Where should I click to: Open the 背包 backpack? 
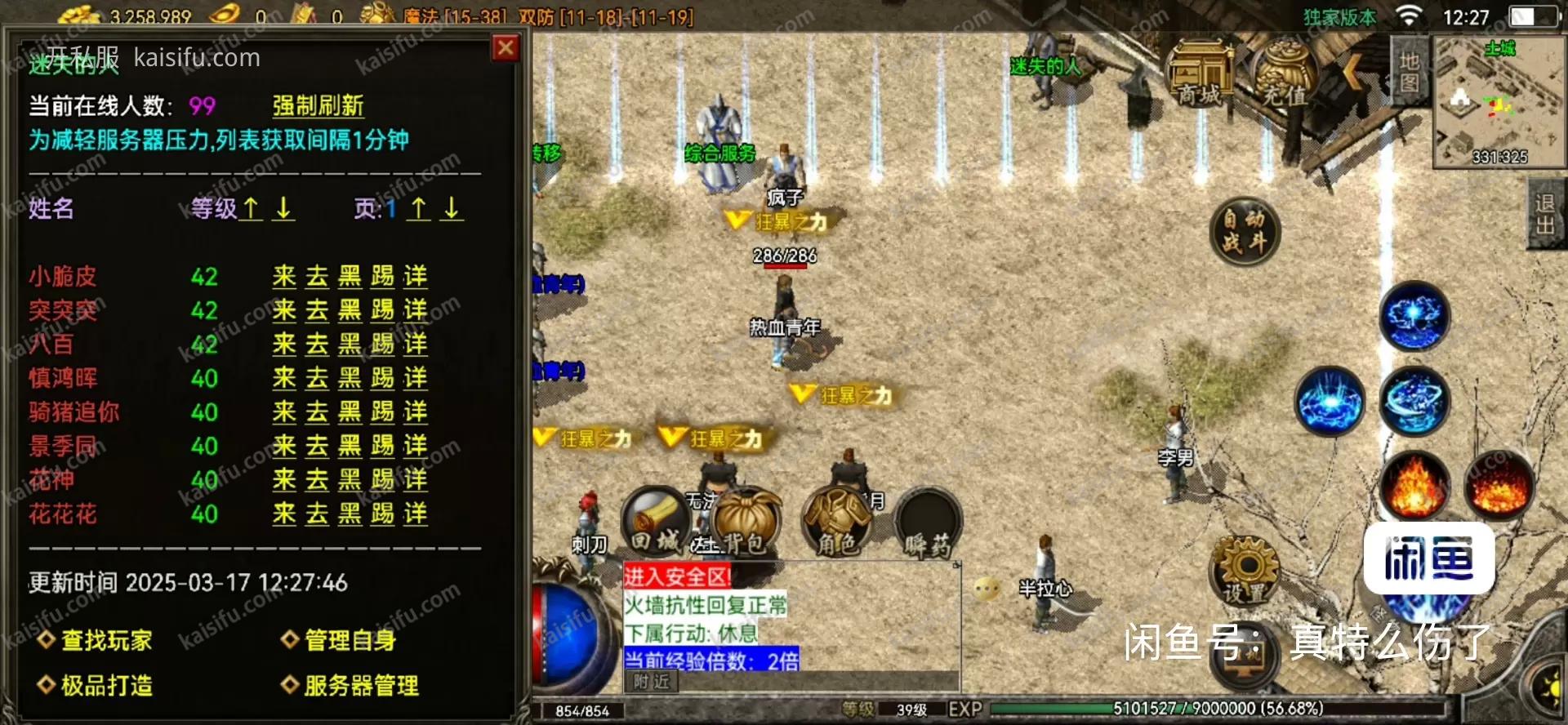[x=745, y=521]
